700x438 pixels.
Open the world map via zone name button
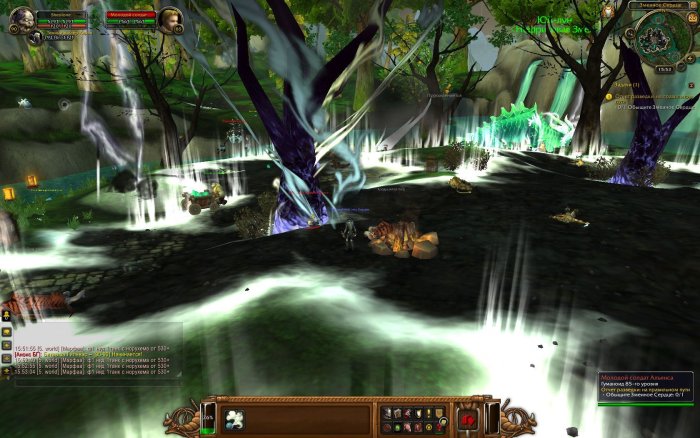coord(658,5)
